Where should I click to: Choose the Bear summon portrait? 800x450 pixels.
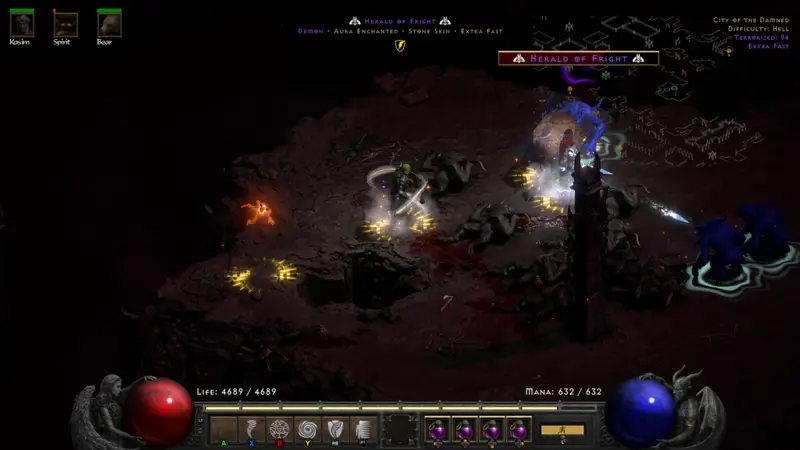tap(109, 24)
